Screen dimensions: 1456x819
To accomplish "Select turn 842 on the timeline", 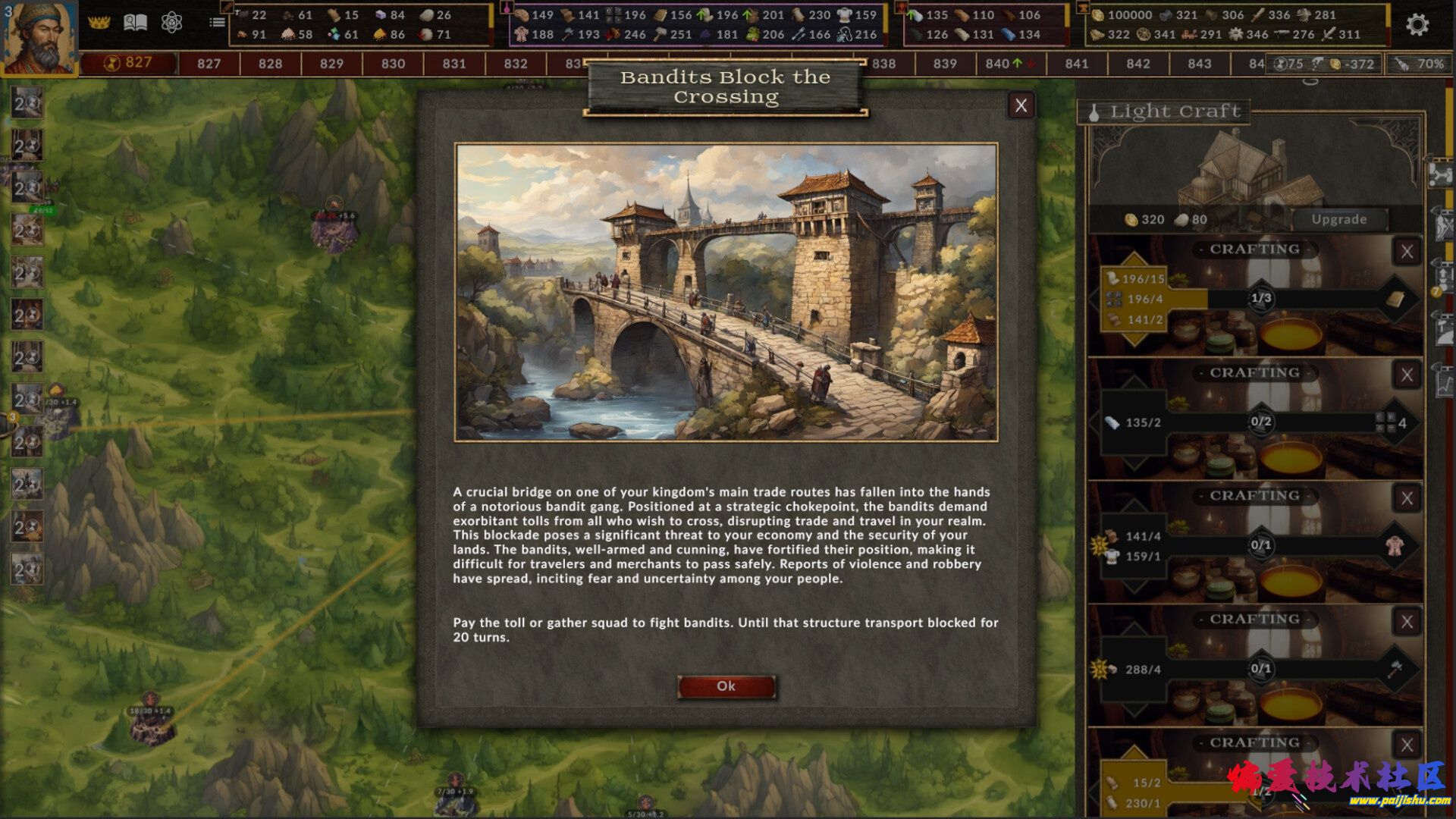I will (x=1137, y=64).
